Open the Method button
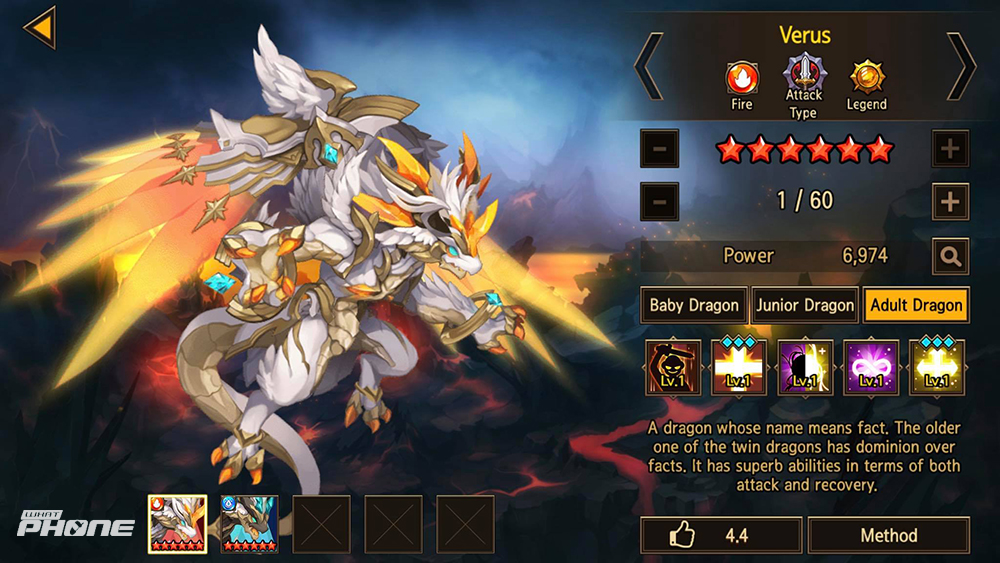This screenshot has width=1000, height=563. 888,536
